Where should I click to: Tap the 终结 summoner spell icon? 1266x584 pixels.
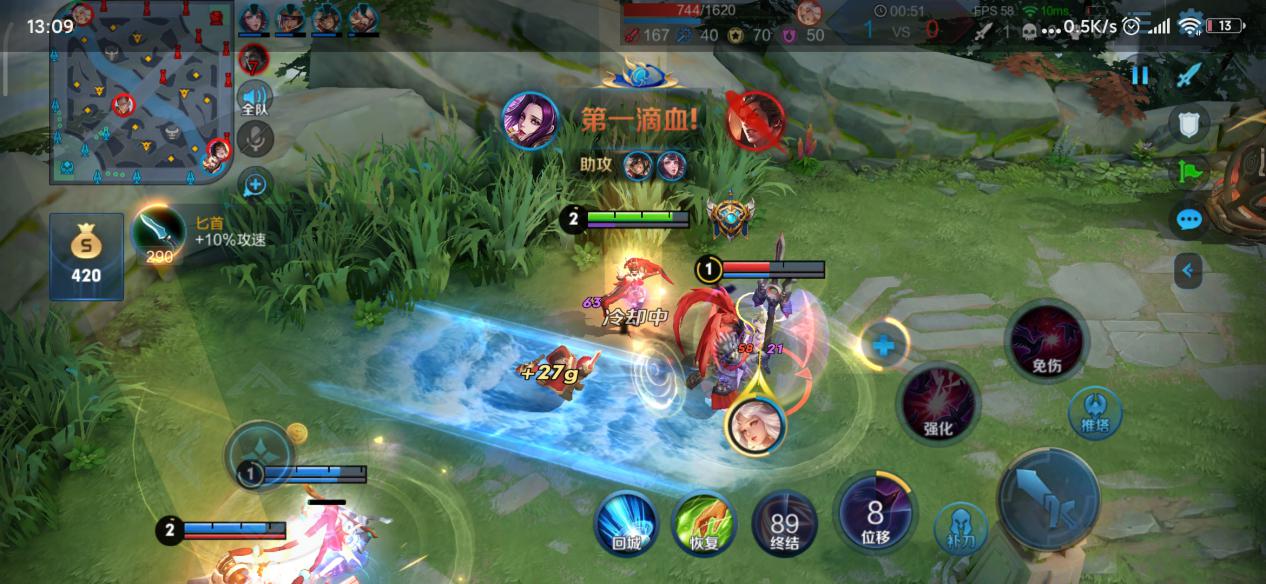784,523
